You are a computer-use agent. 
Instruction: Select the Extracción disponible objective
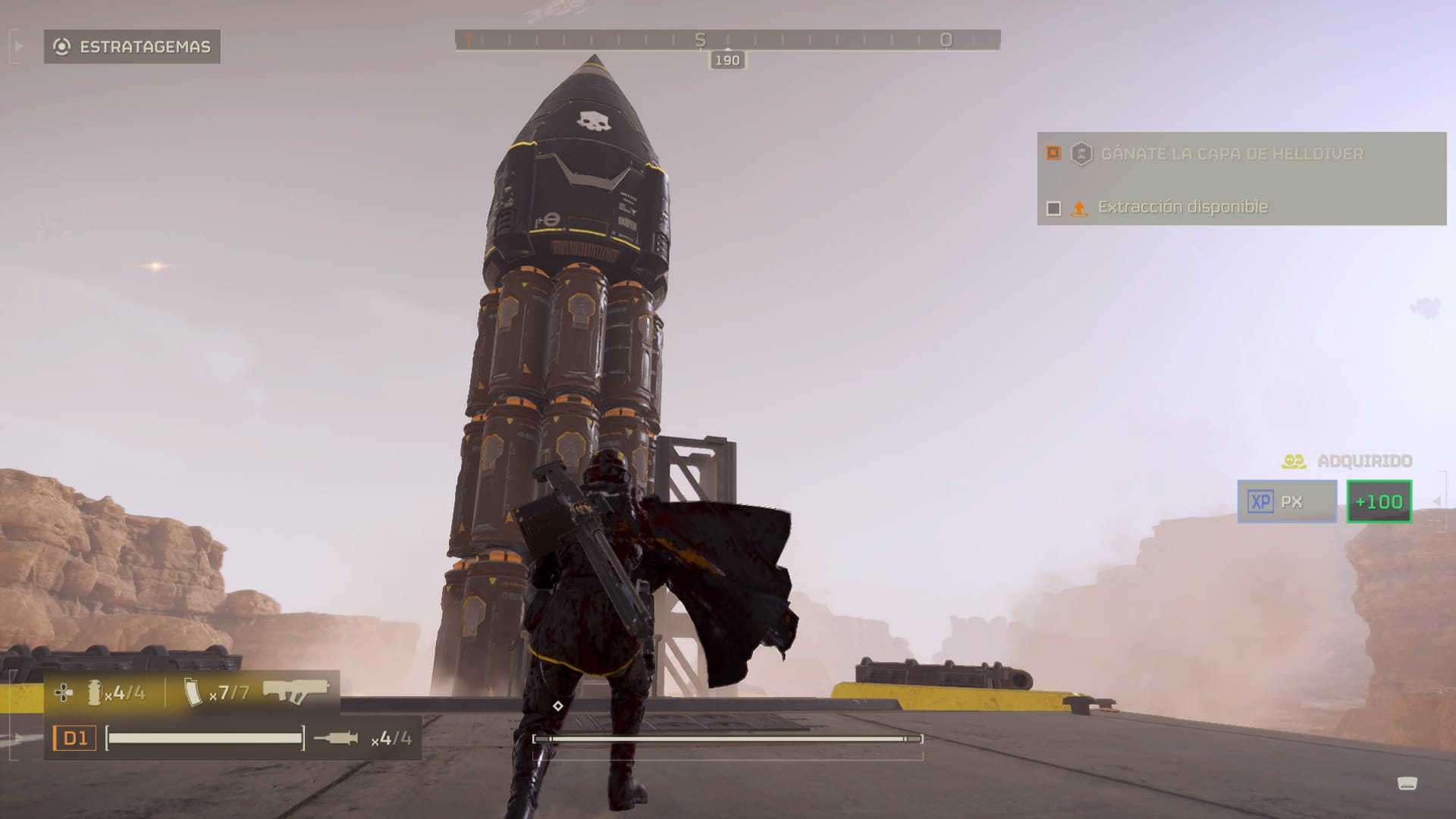1182,207
